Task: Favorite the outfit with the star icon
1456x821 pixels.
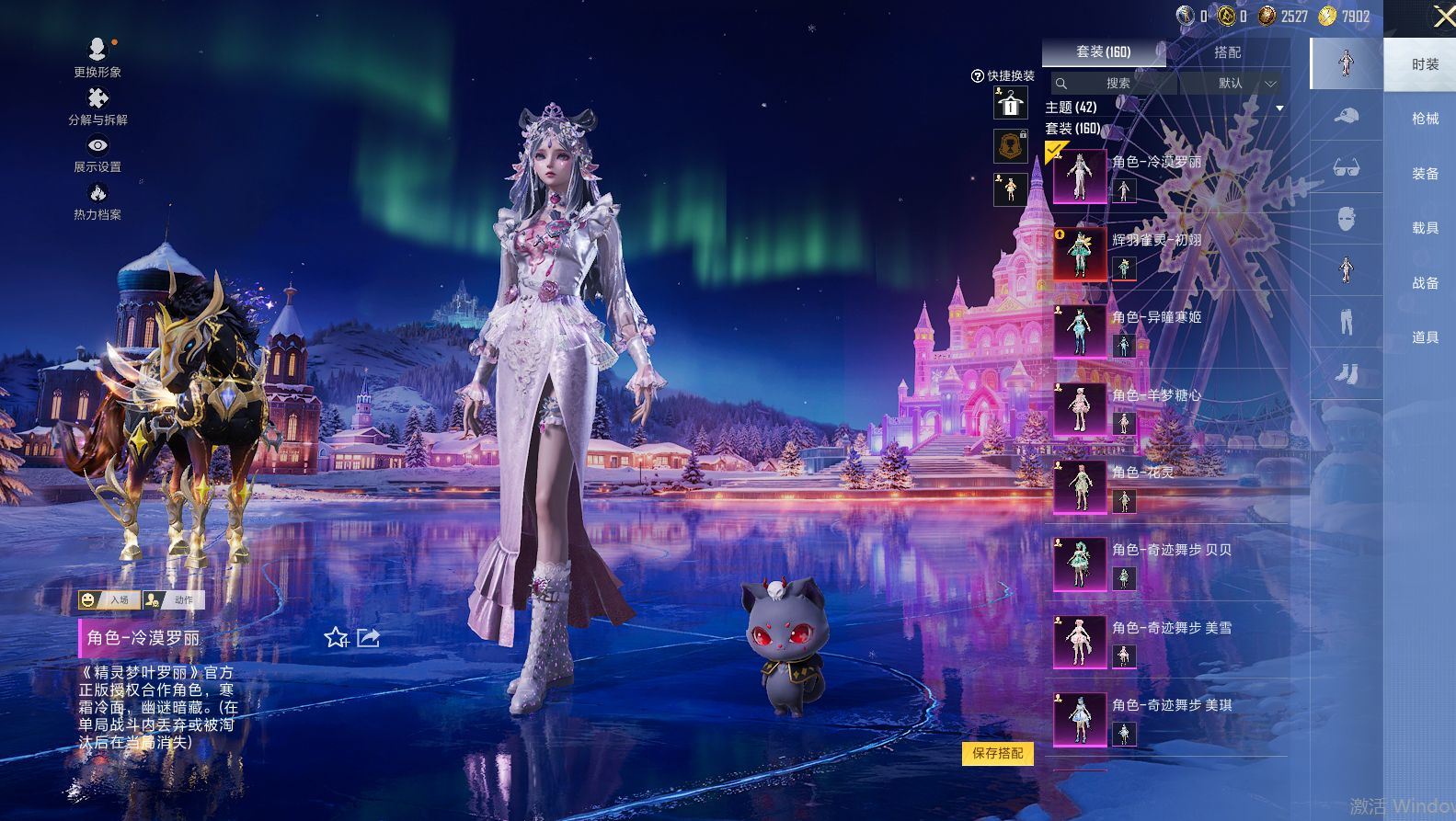Action: tap(336, 637)
